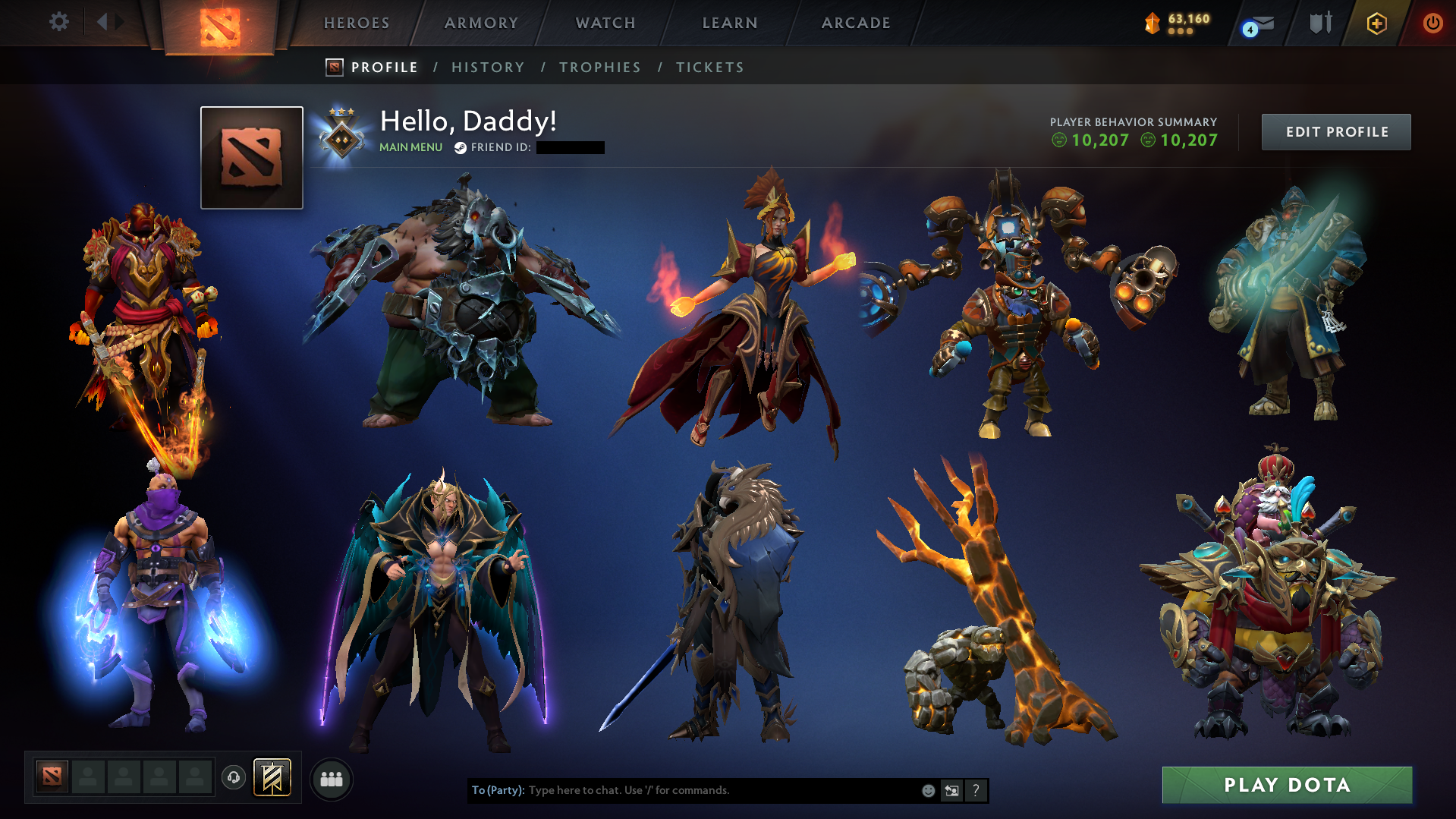Open the WATCH menu
This screenshot has width=1456, height=819.
(605, 23)
